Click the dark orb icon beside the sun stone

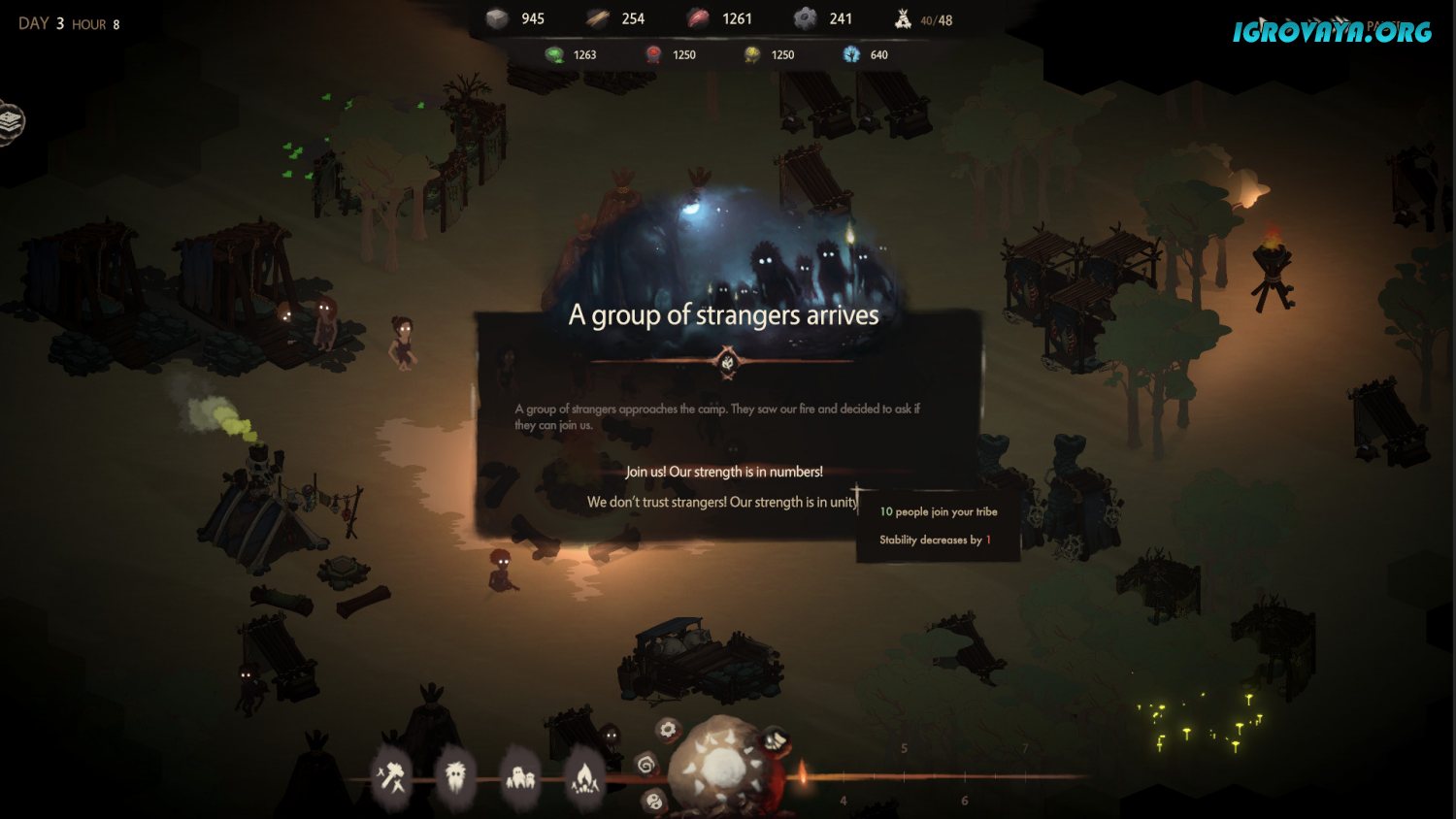(775, 741)
